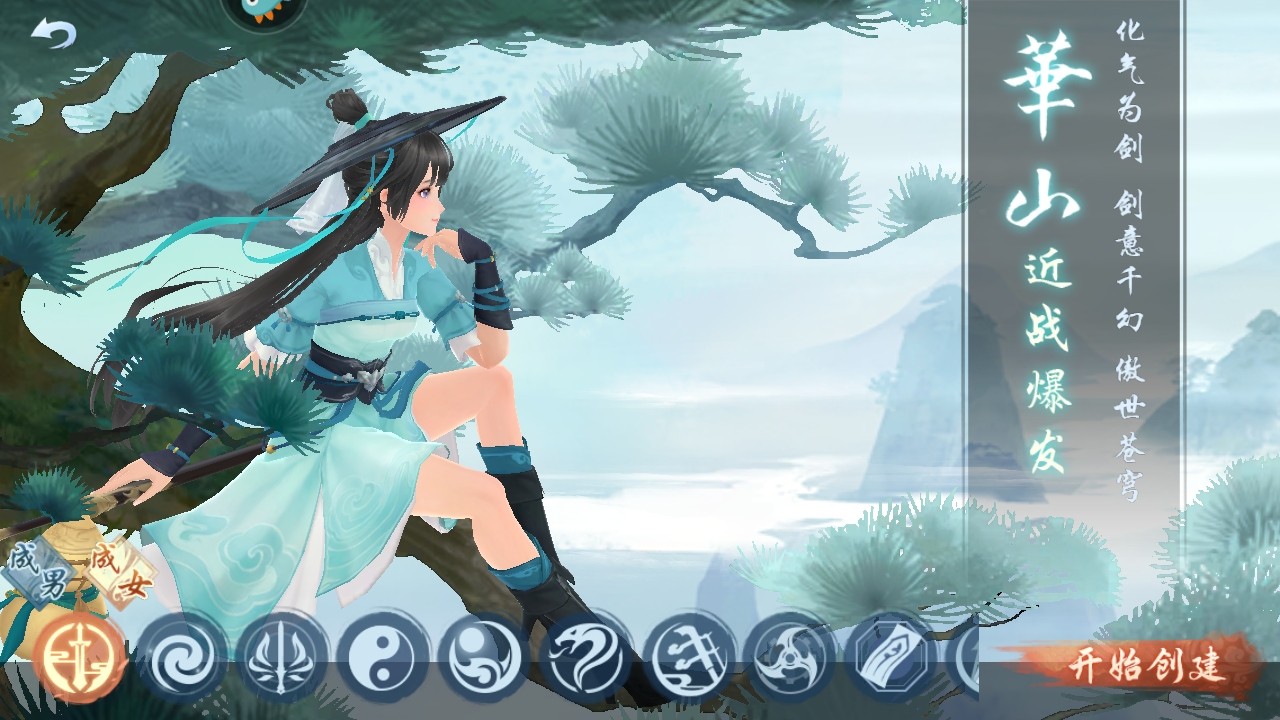Select the highlighted orange sword sect icon
The height and width of the screenshot is (720, 1280).
coord(80,658)
